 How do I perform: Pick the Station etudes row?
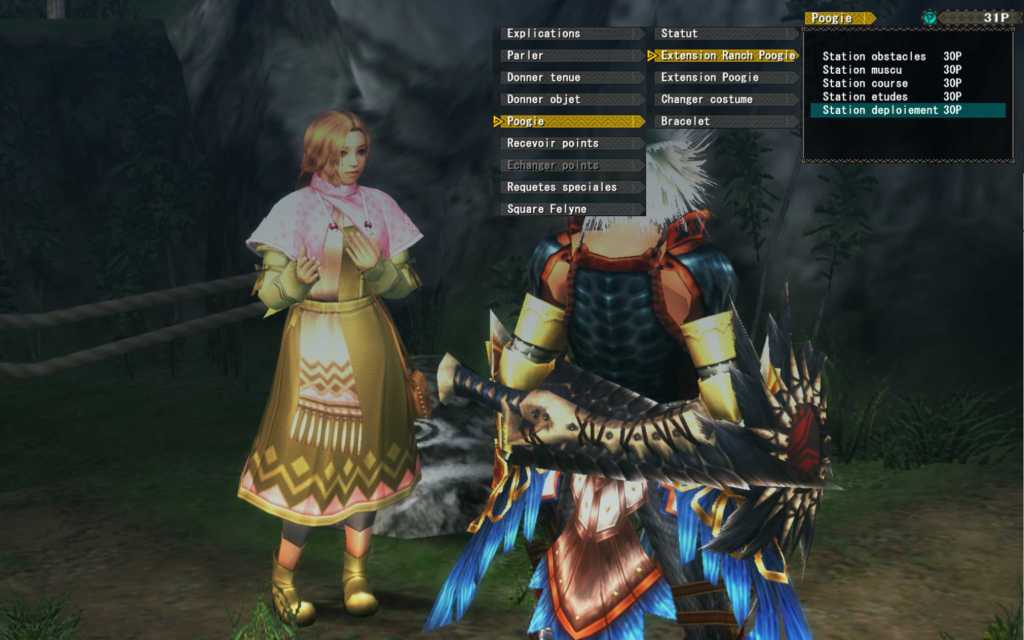[892, 97]
